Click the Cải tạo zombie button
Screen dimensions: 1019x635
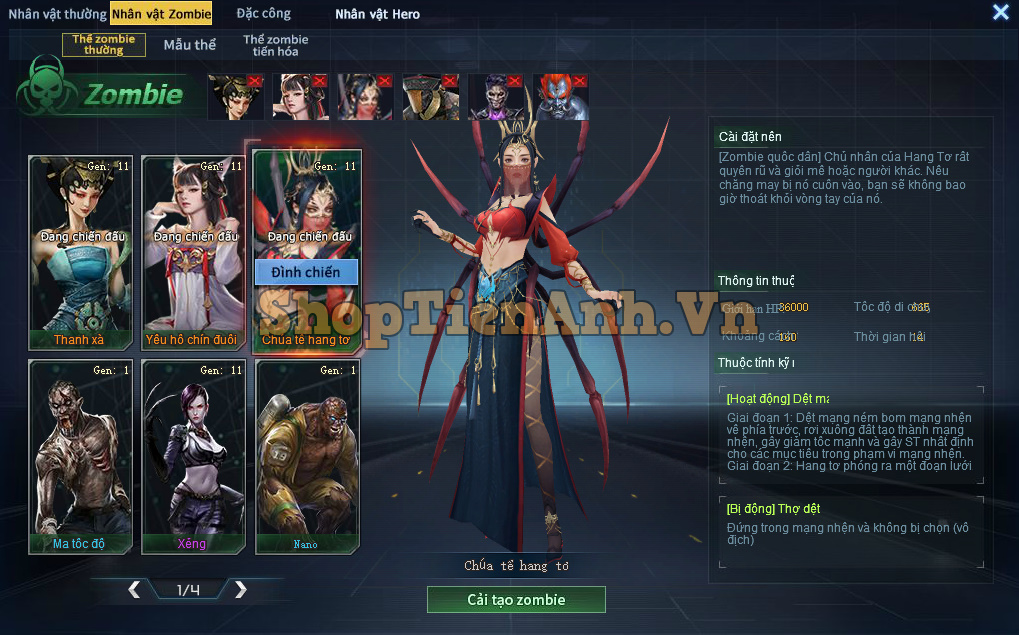[516, 600]
